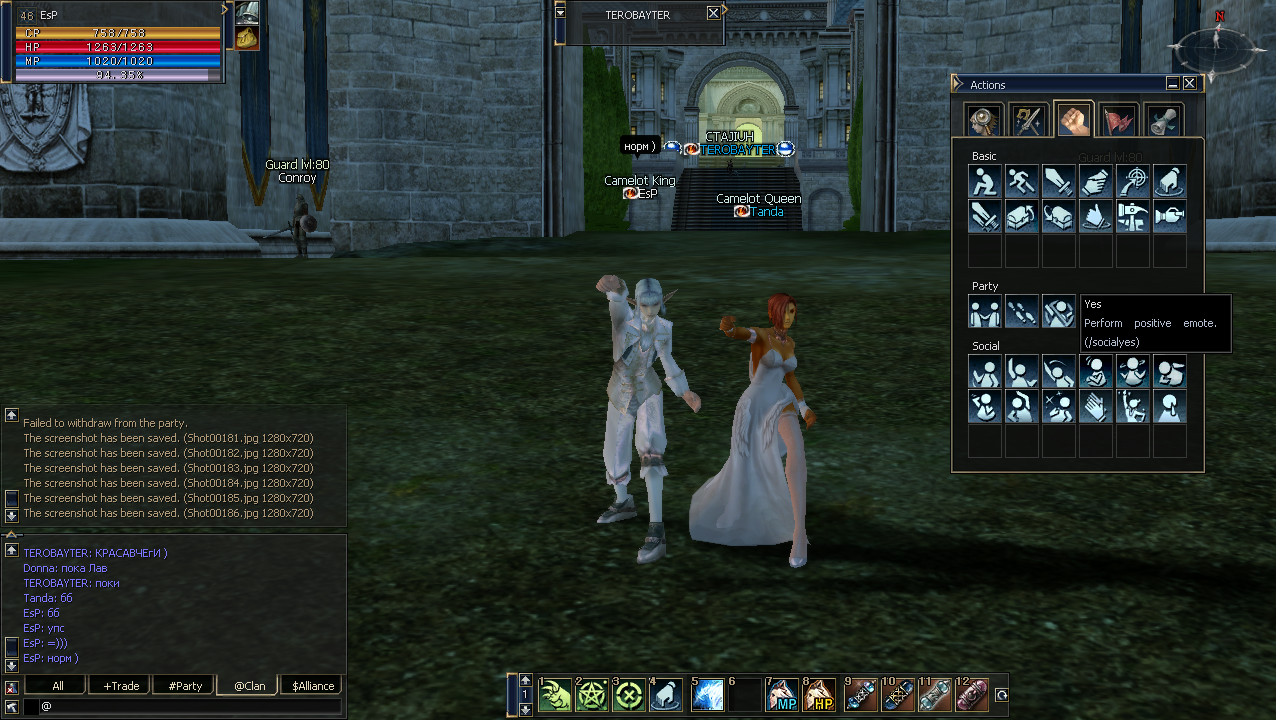Switch to the $Alliance chat tab

313,686
